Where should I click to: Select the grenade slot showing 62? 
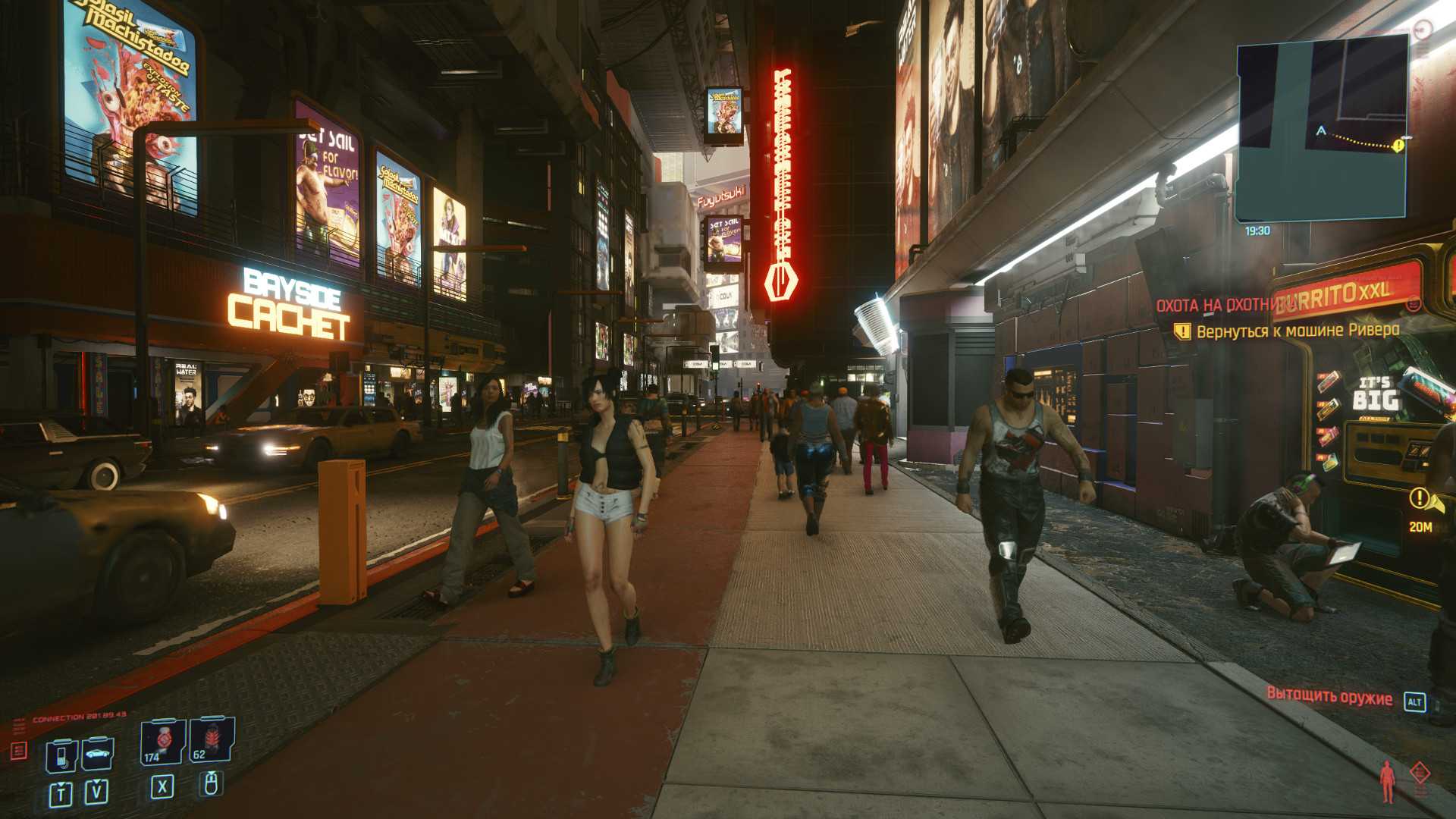pos(212,740)
